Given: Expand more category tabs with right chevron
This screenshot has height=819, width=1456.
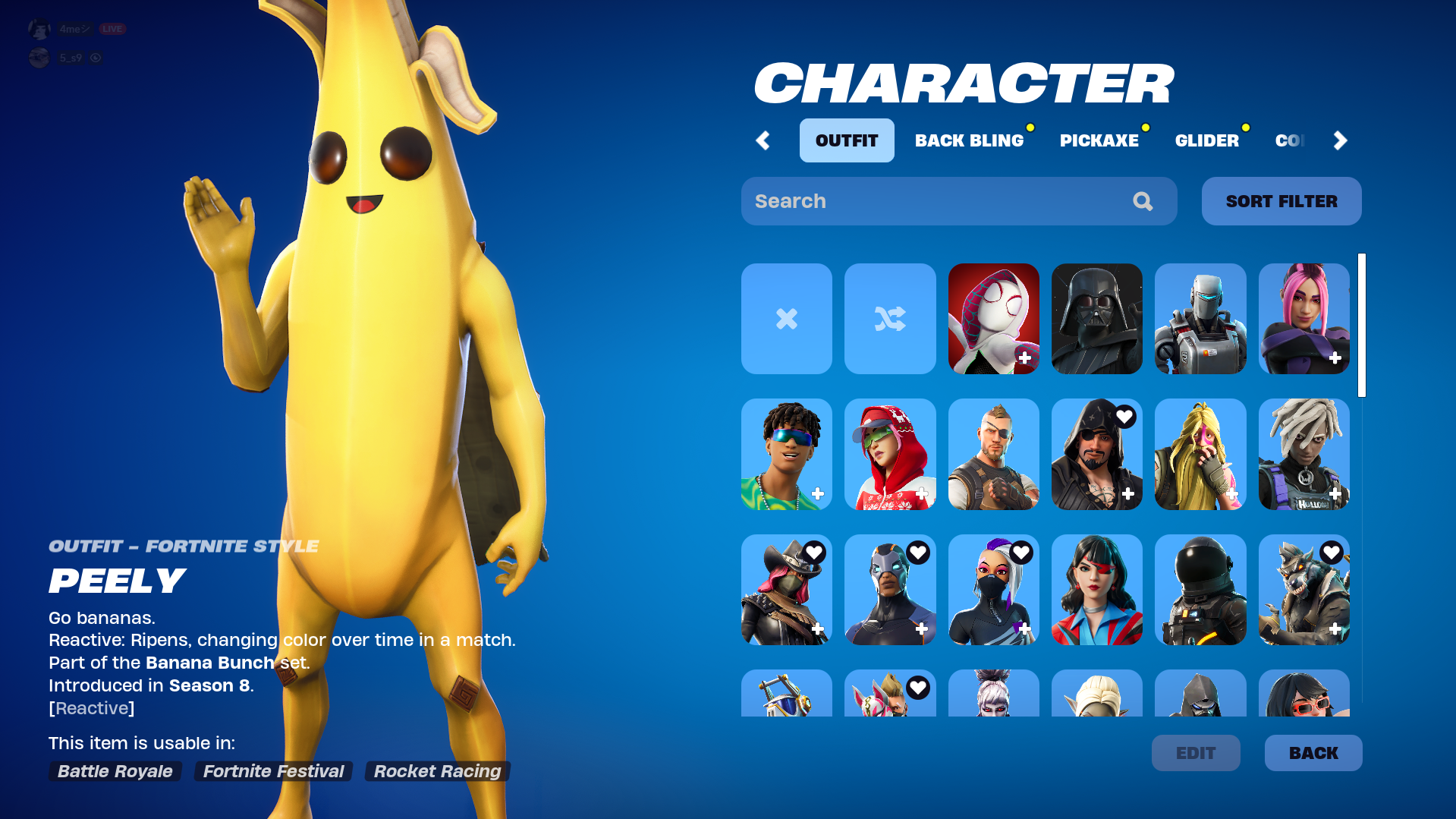Looking at the screenshot, I should click(1339, 140).
